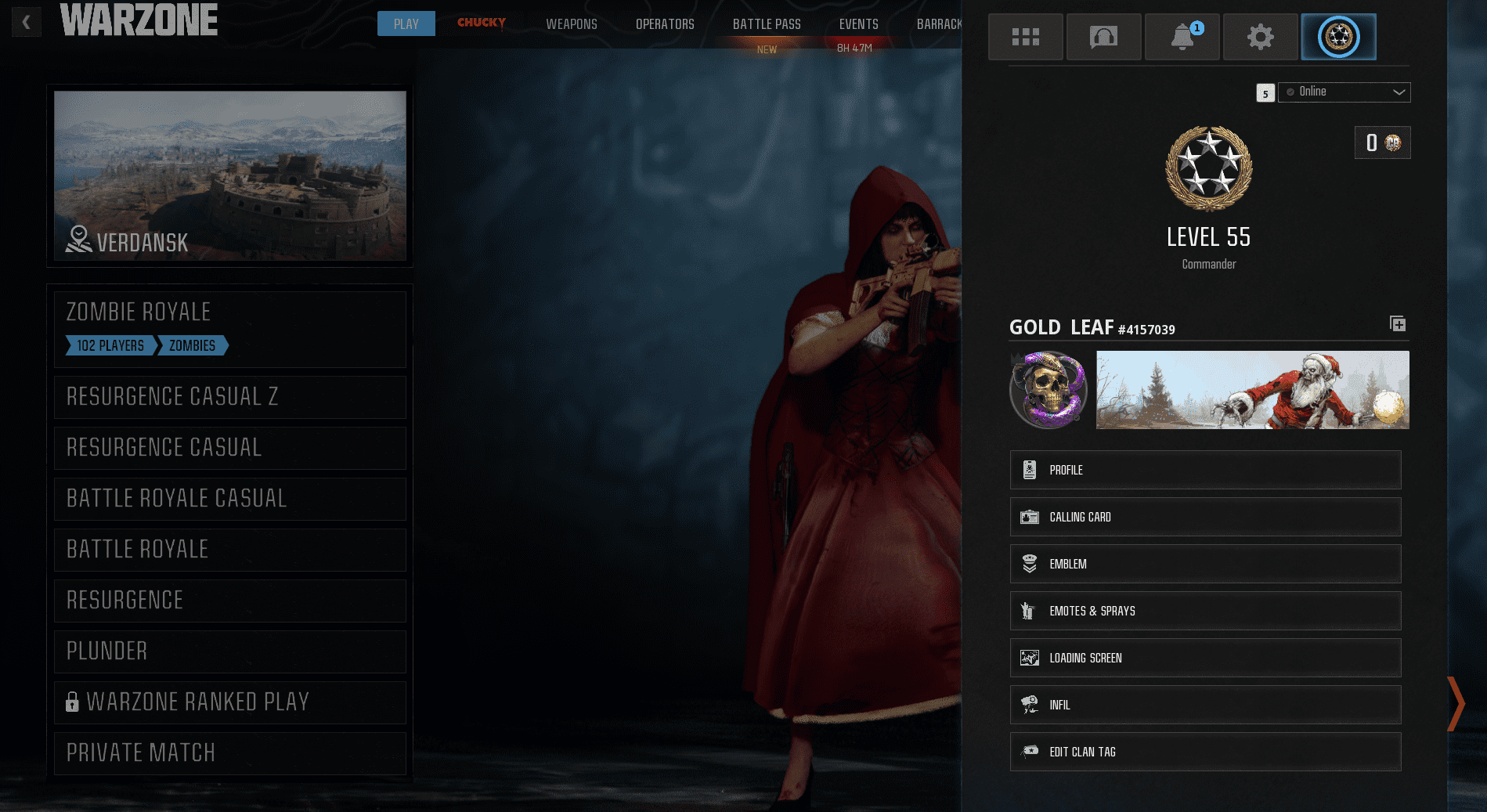Check notifications via the bell icon
This screenshot has height=812, width=1487.
click(x=1182, y=36)
